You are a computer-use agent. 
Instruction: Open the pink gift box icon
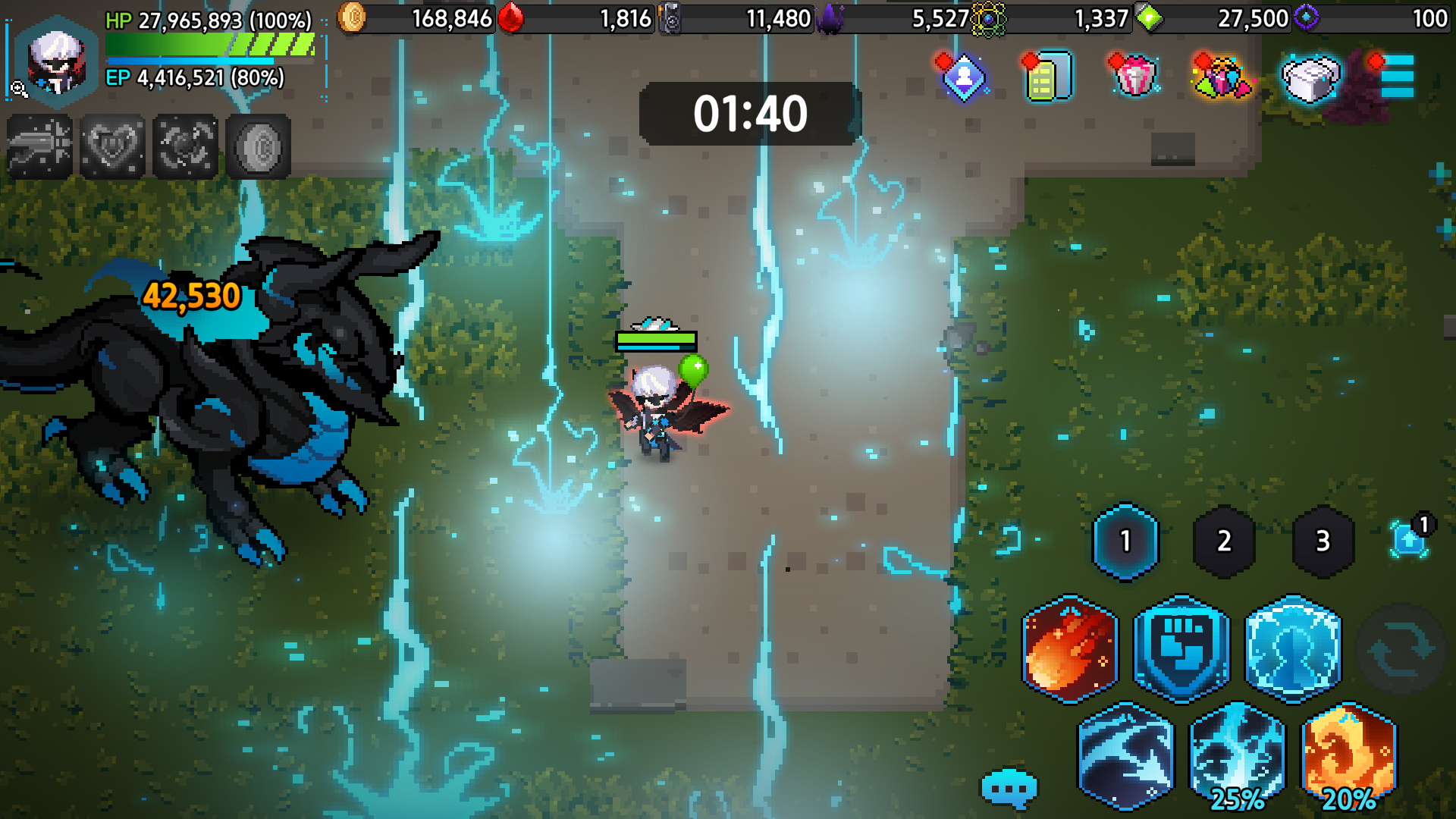(x=1134, y=77)
